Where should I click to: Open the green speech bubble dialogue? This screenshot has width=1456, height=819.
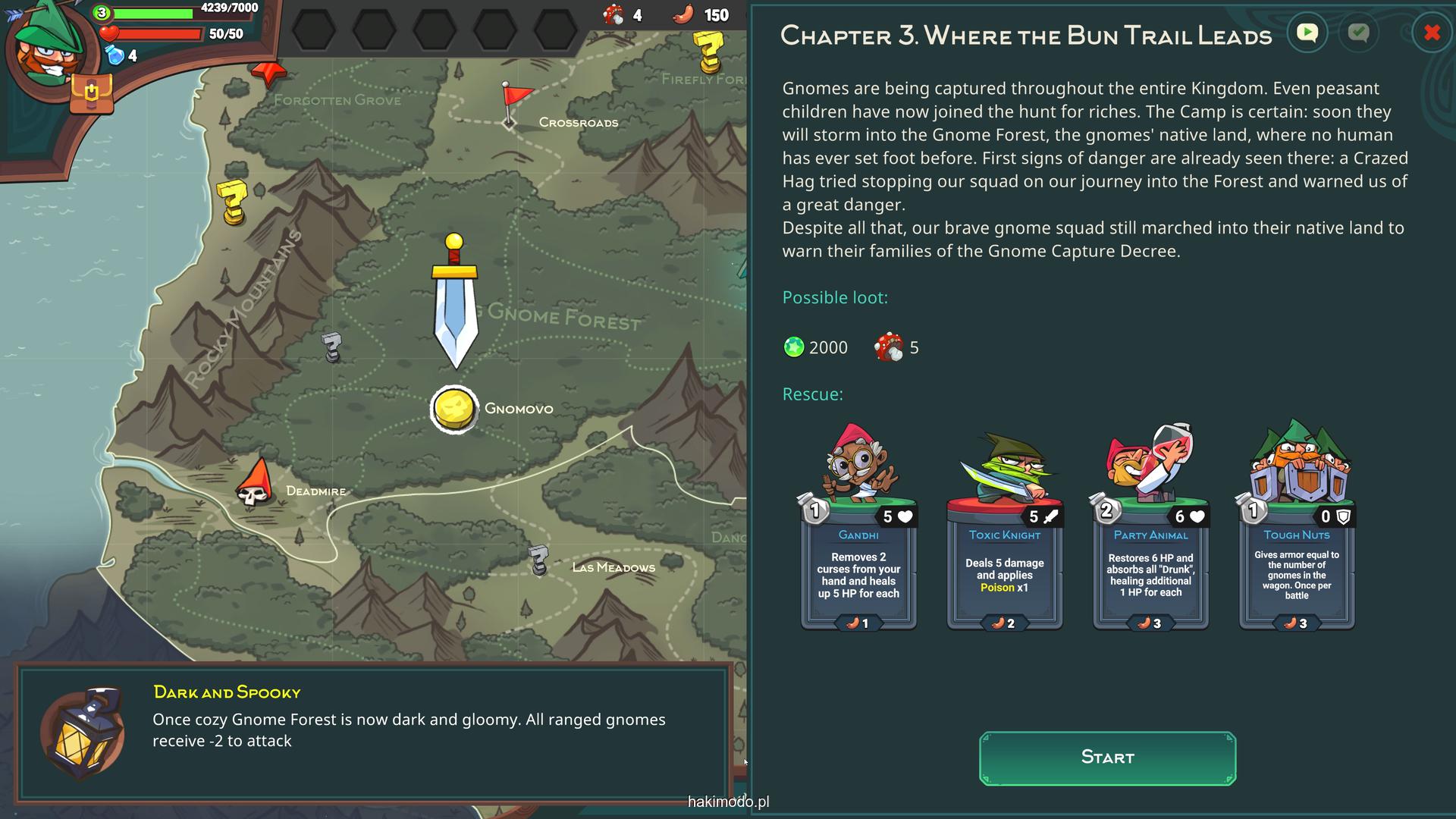click(x=1307, y=33)
